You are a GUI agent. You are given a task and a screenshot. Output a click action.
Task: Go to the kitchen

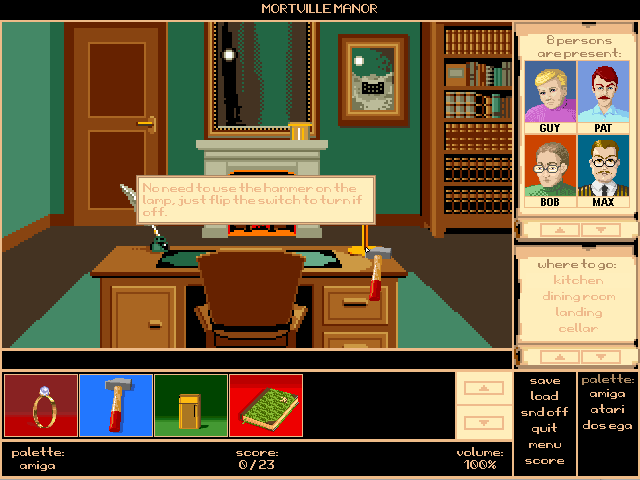click(x=577, y=280)
